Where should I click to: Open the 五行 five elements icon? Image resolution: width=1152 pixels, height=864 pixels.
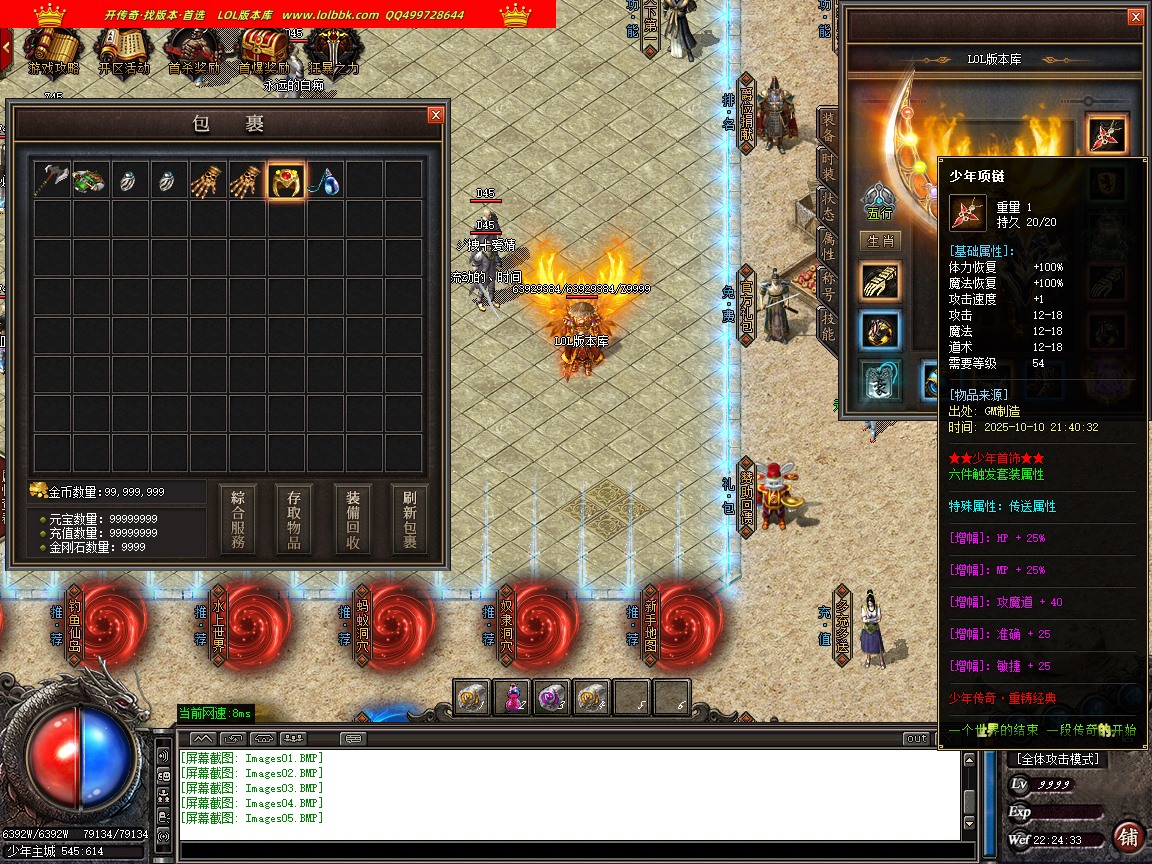tap(879, 200)
